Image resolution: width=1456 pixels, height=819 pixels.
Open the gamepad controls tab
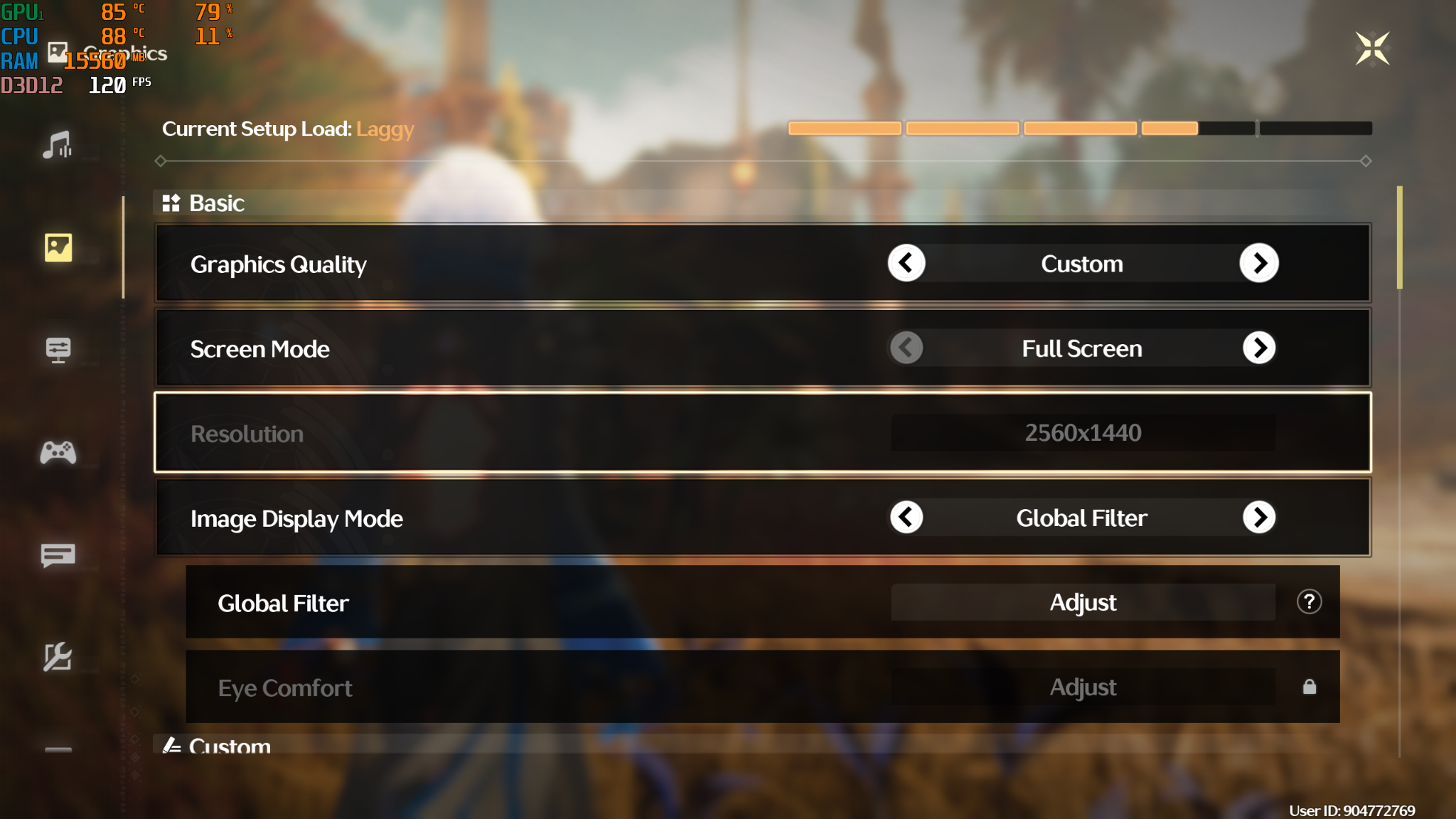[x=58, y=452]
